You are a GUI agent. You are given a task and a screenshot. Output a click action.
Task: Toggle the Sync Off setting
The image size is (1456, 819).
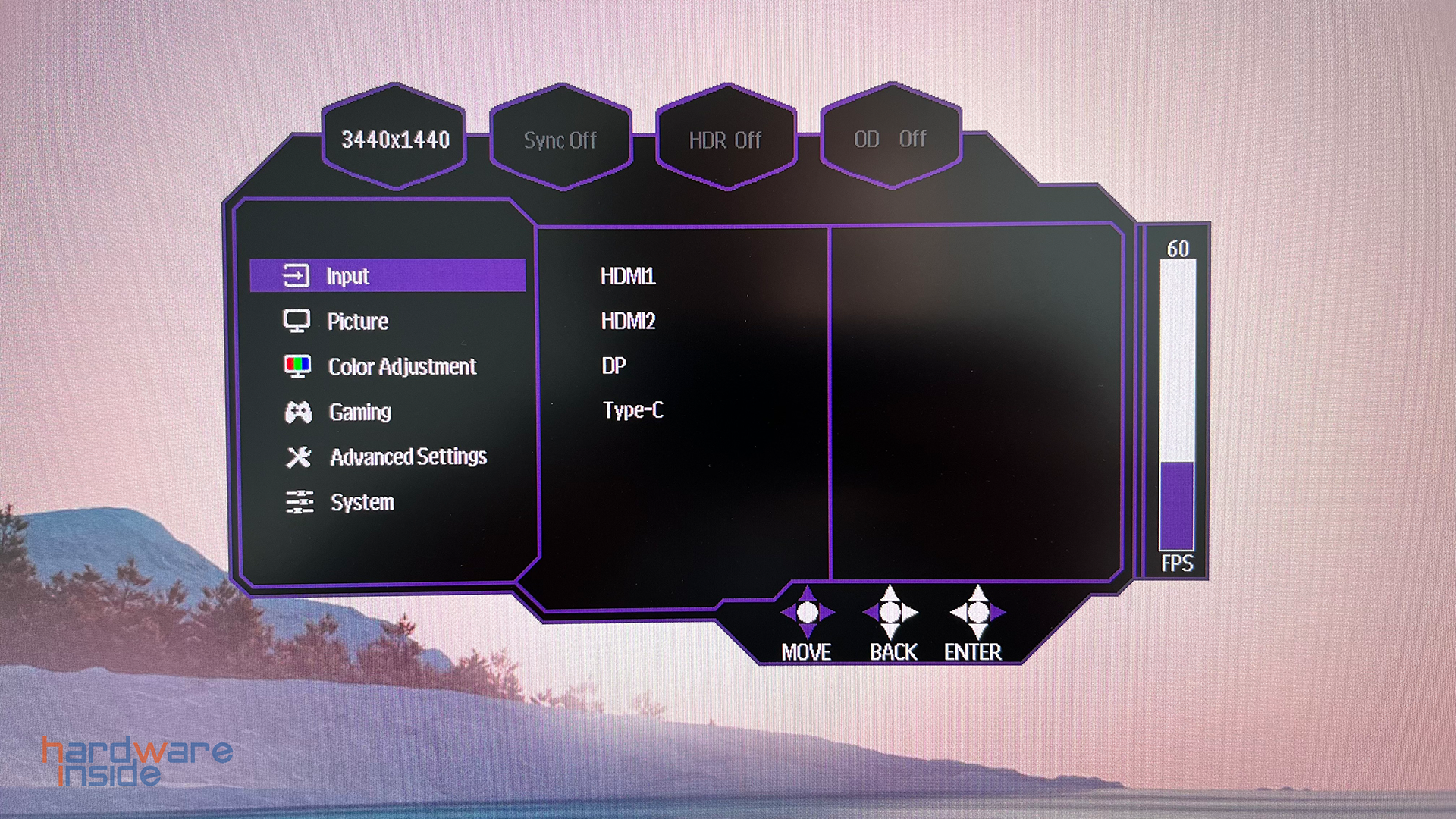point(560,140)
